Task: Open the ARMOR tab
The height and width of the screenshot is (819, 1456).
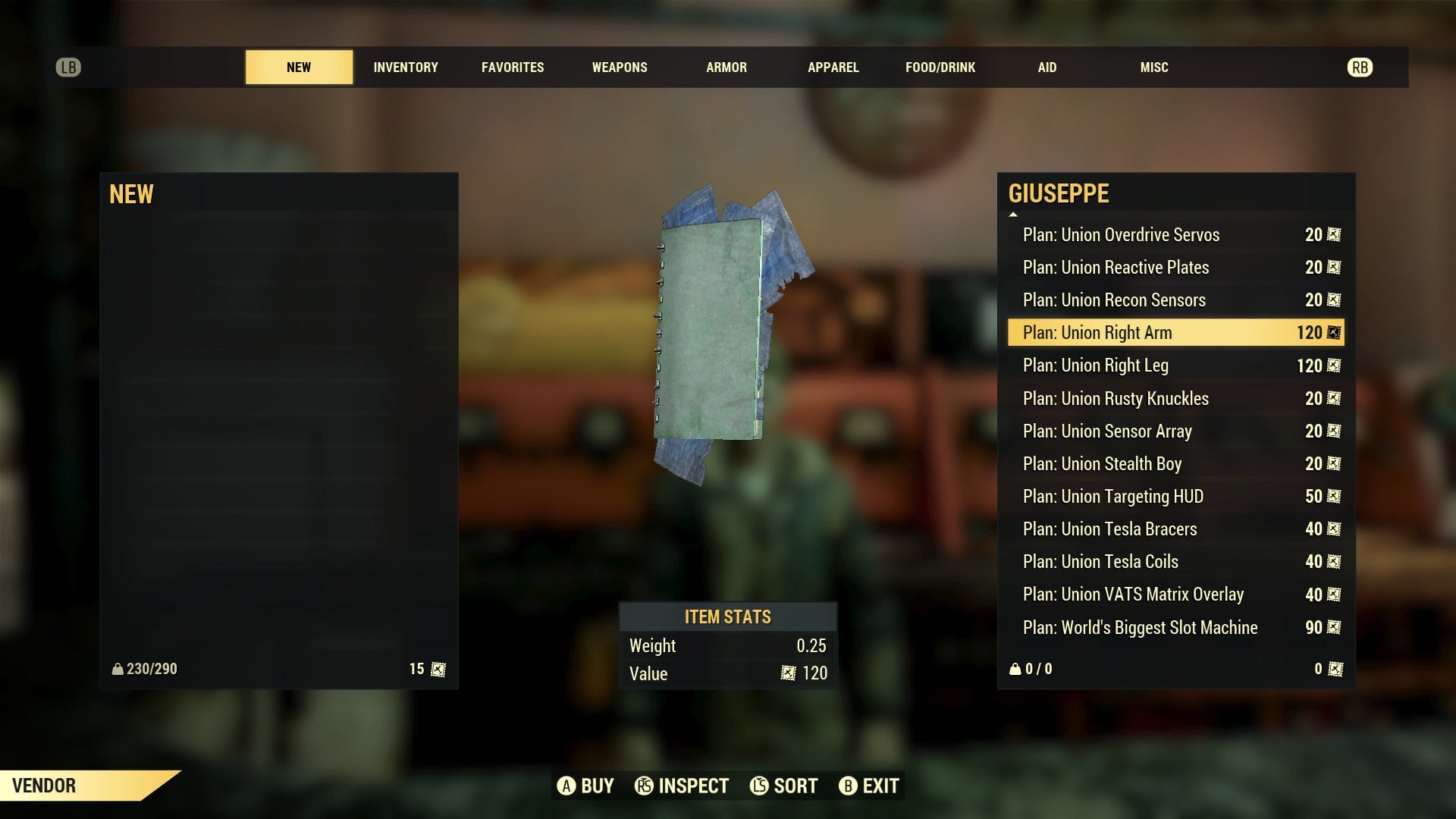Action: click(726, 67)
